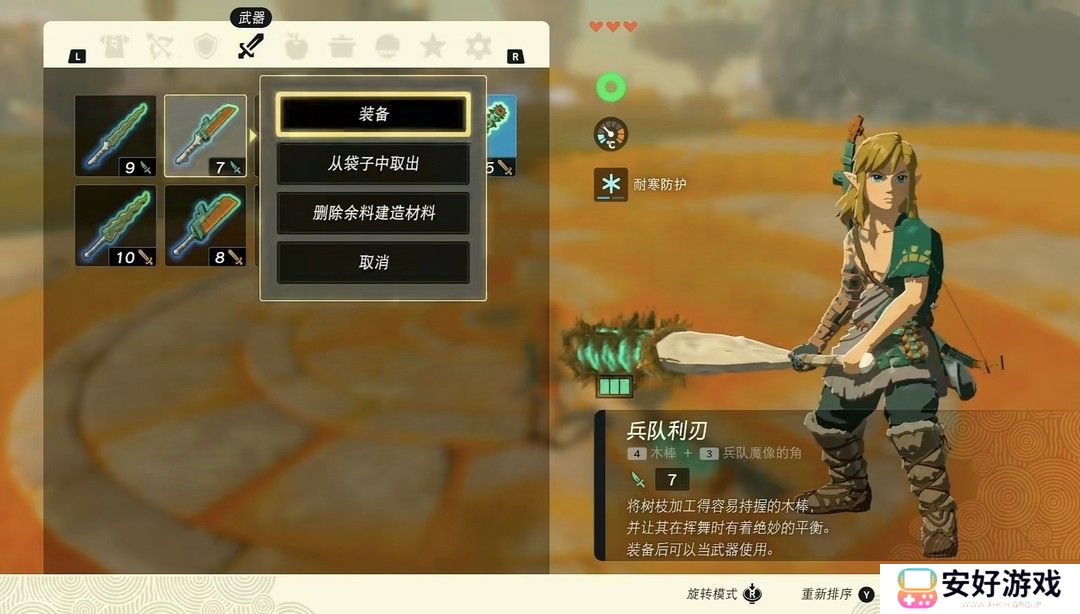Switch to the armor shirt tab
The width and height of the screenshot is (1080, 614).
coord(114,46)
